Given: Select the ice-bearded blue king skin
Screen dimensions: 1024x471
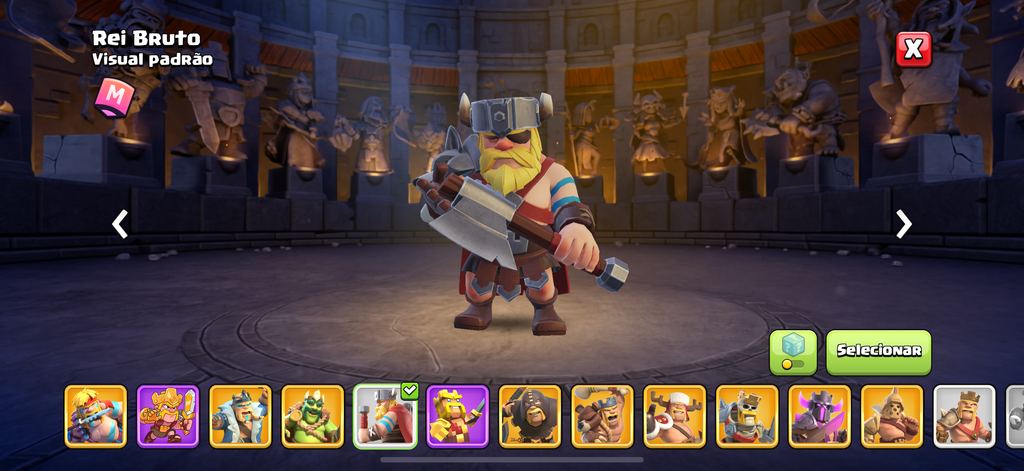Looking at the screenshot, I should click(240, 414).
